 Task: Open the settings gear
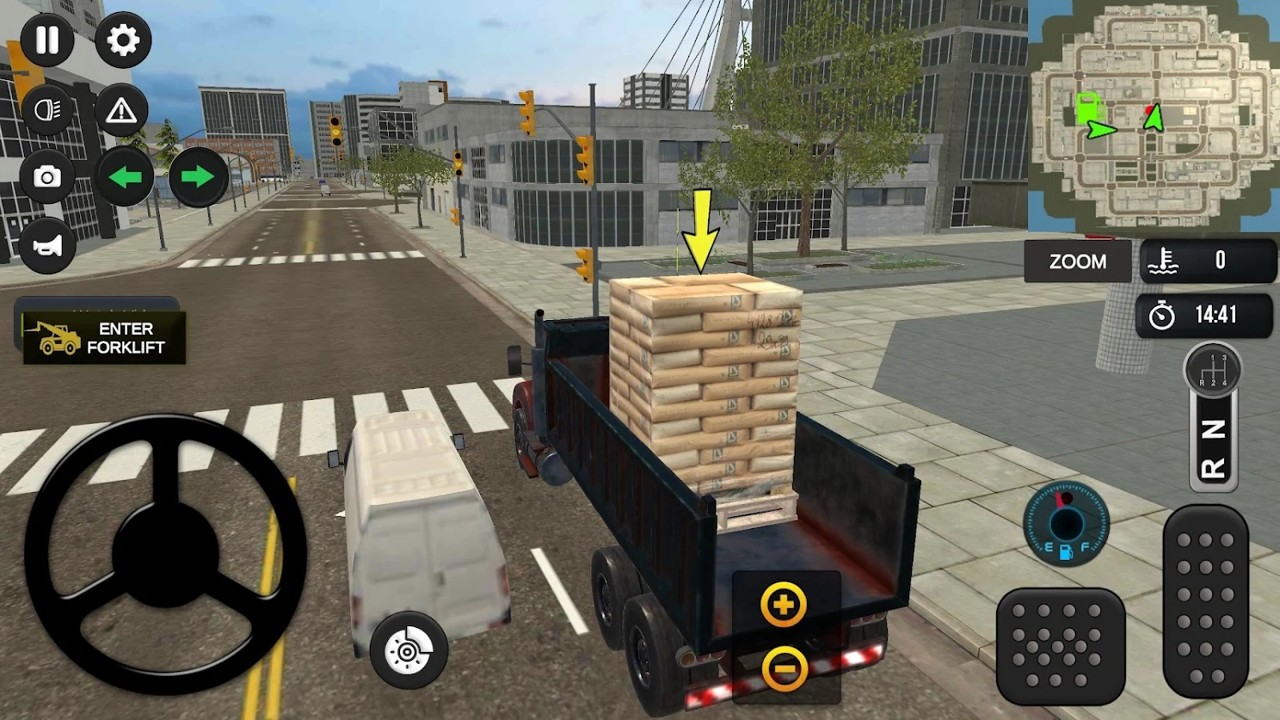(x=123, y=40)
